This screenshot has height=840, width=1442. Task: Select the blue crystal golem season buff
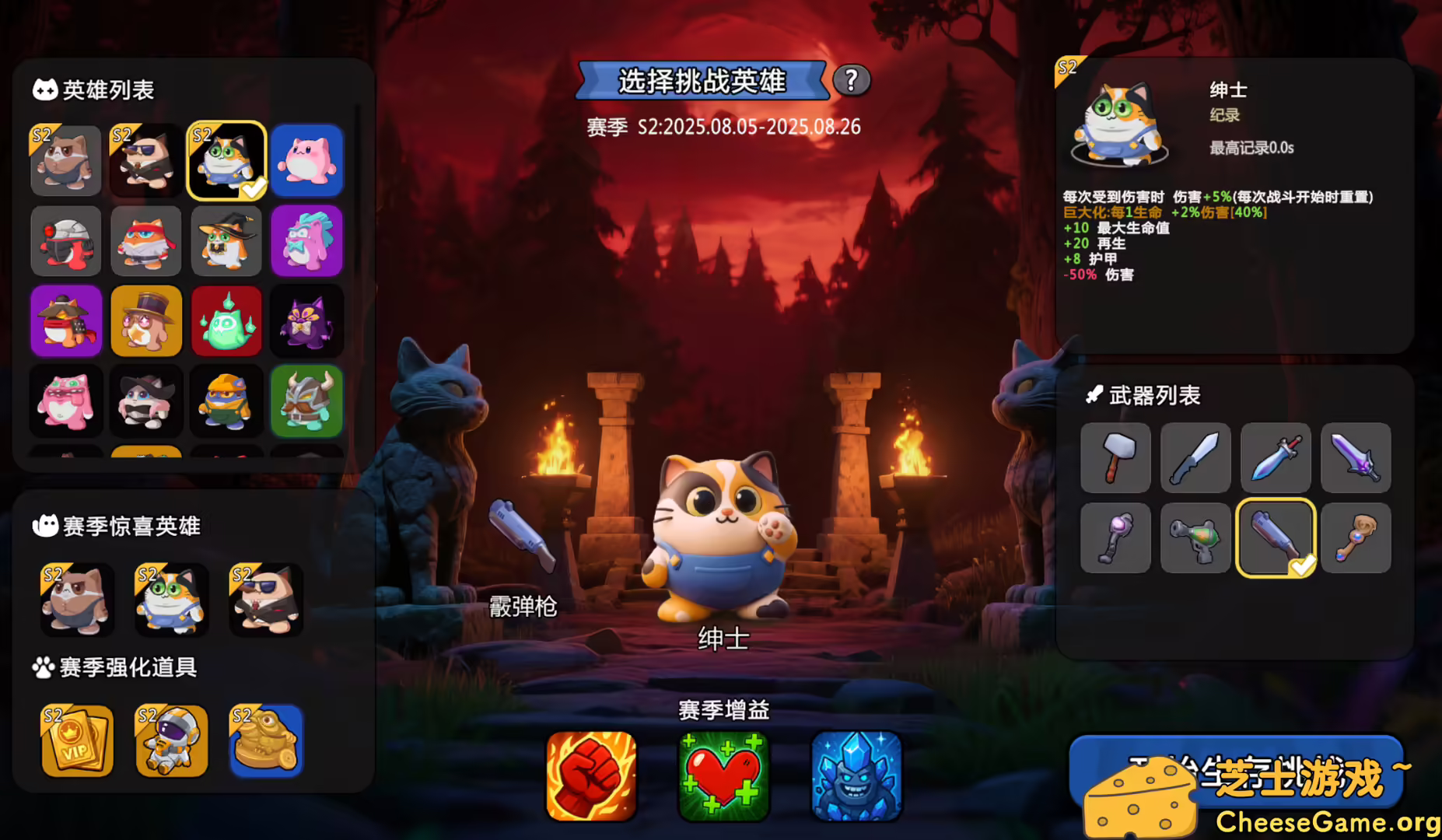pyautogui.click(x=856, y=775)
